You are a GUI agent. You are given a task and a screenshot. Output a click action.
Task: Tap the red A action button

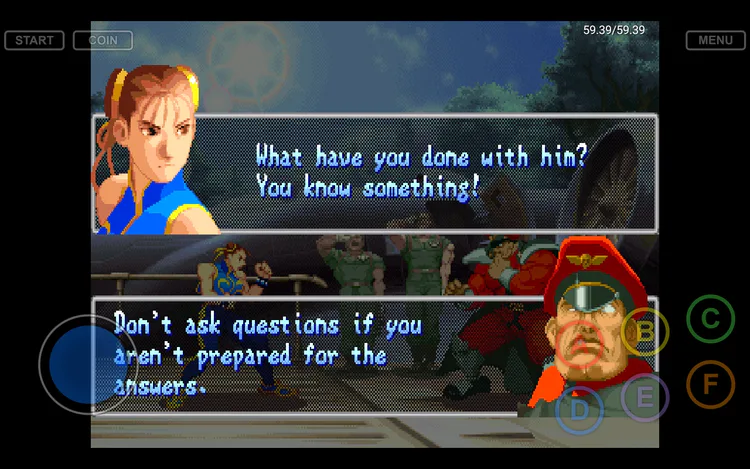[580, 343]
